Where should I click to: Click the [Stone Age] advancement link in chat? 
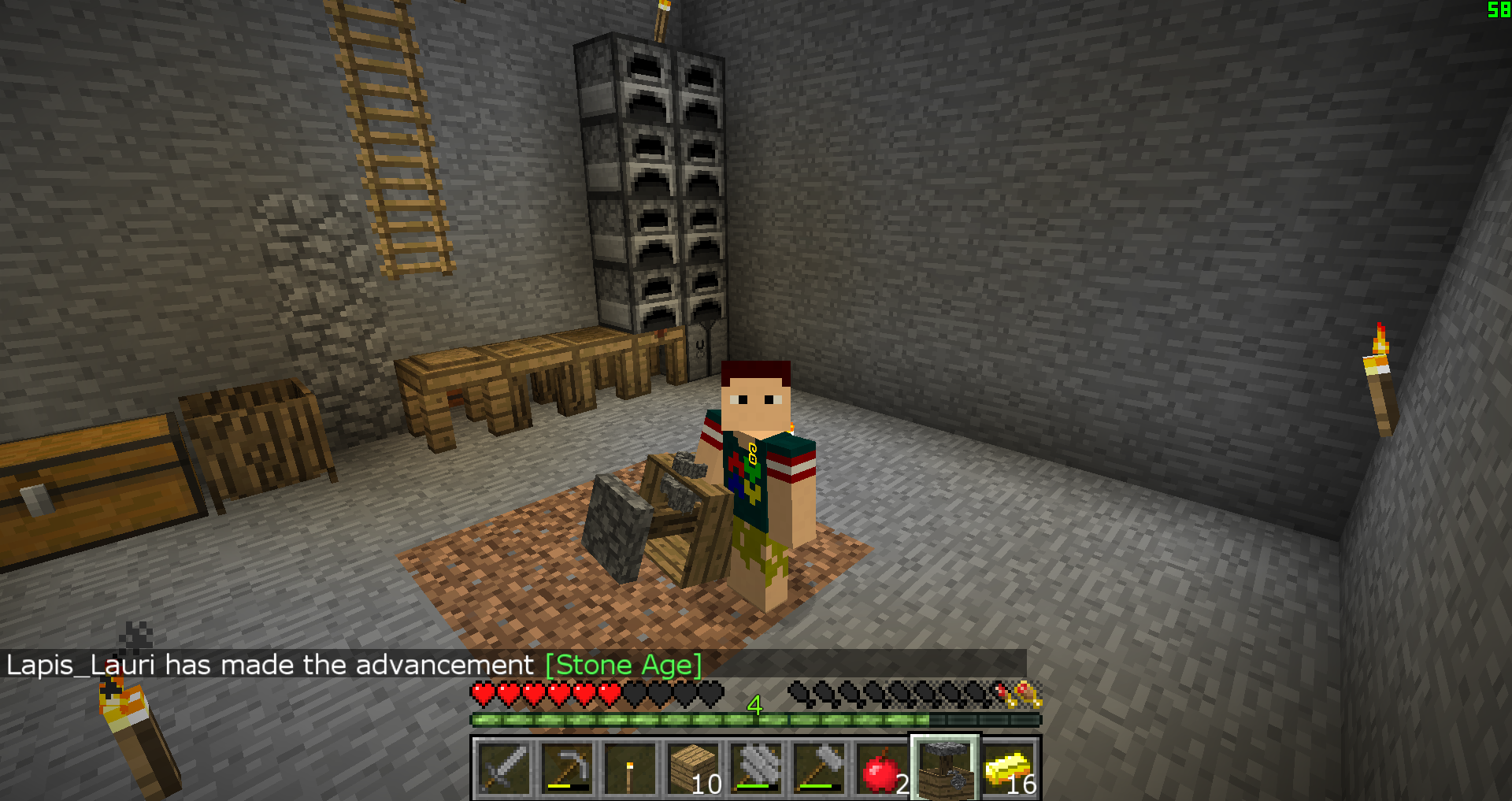tap(623, 665)
